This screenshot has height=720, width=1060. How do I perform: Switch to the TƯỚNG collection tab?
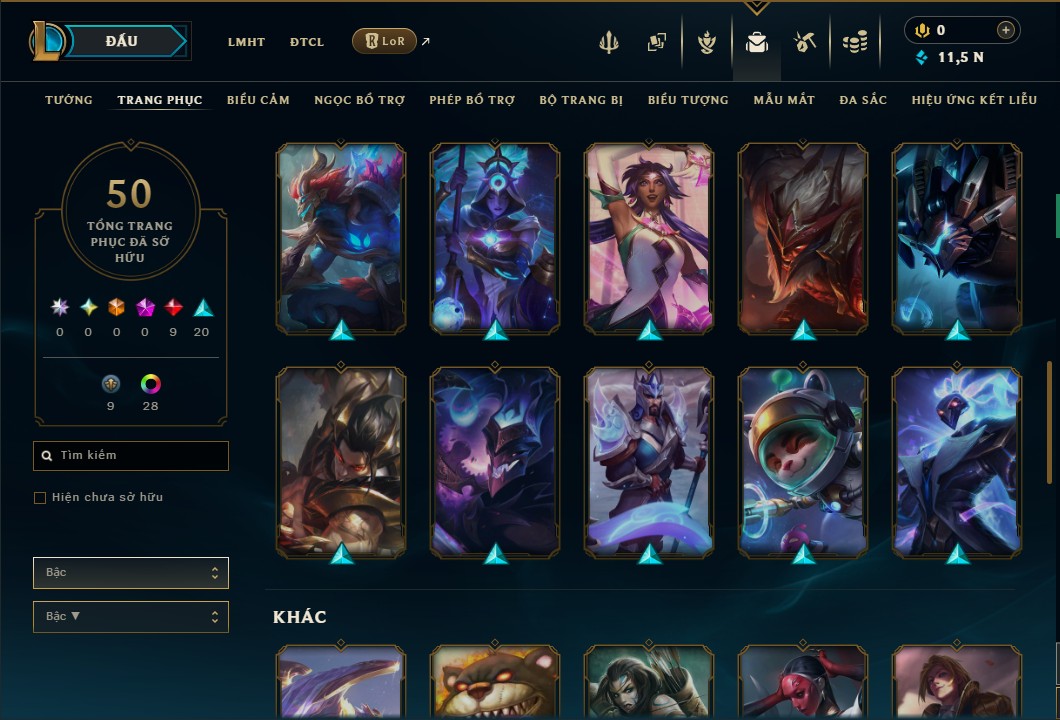tap(69, 100)
